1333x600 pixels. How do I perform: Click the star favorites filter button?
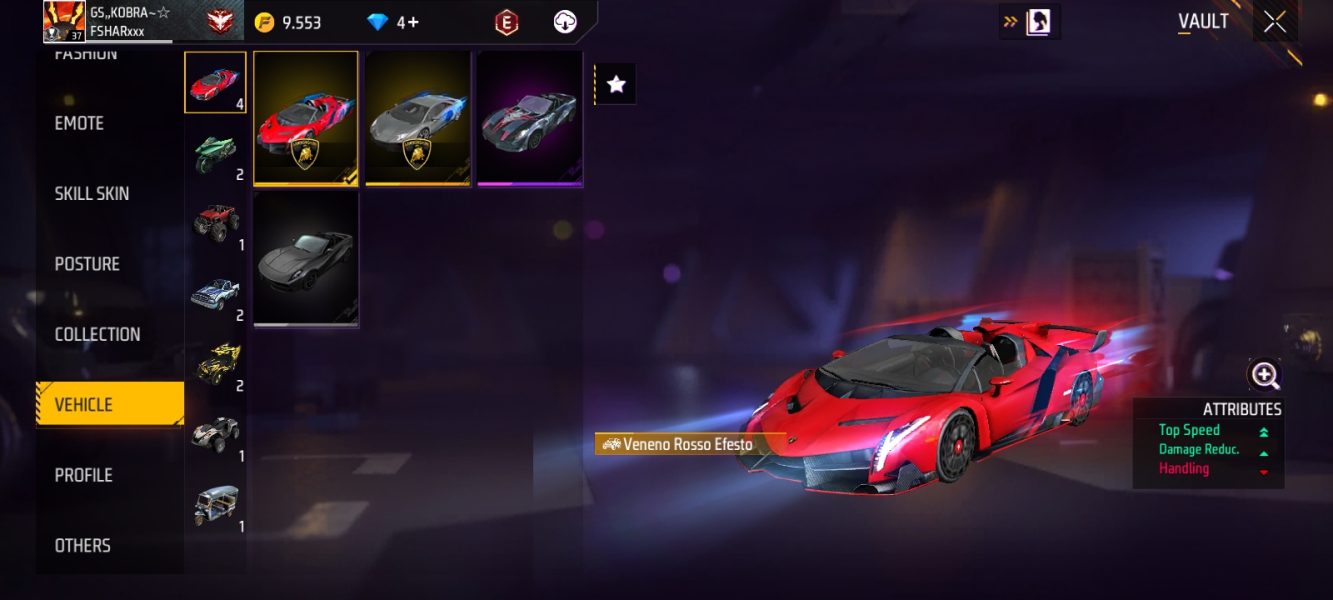click(x=616, y=85)
